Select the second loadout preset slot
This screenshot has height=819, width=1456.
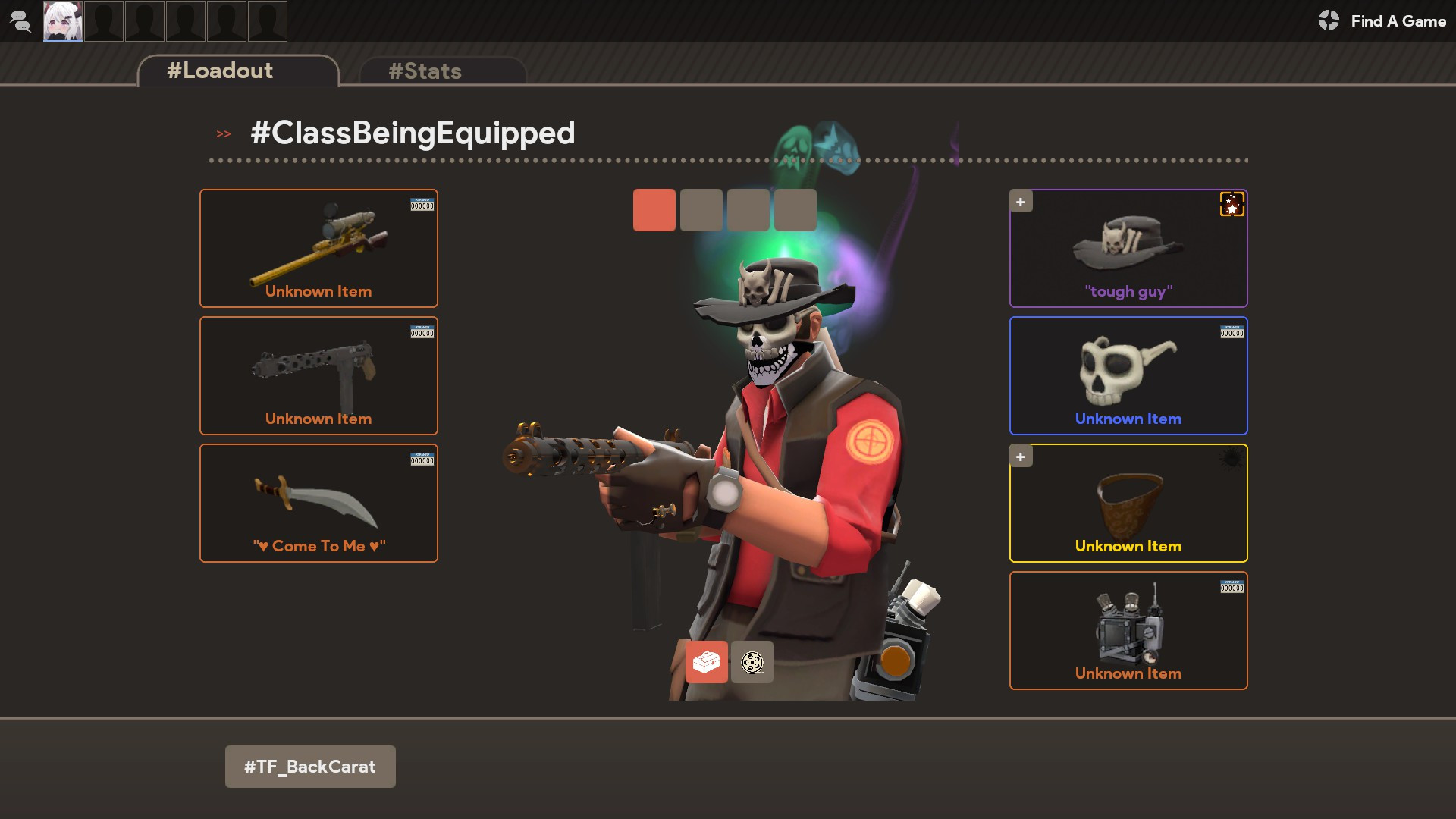(x=701, y=210)
